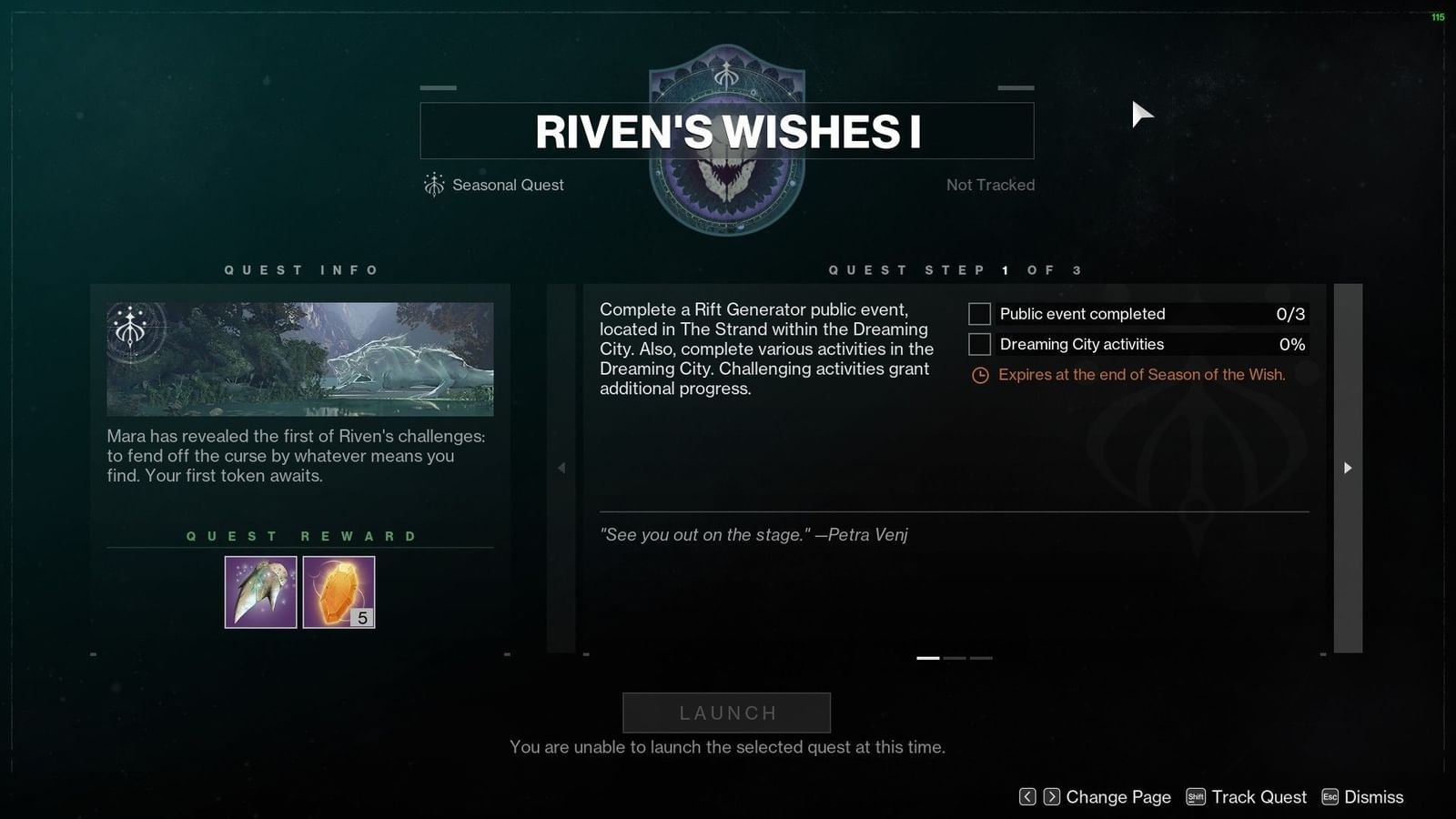
Task: Click the Shift key icon beside Track Quest
Action: [x=1196, y=796]
